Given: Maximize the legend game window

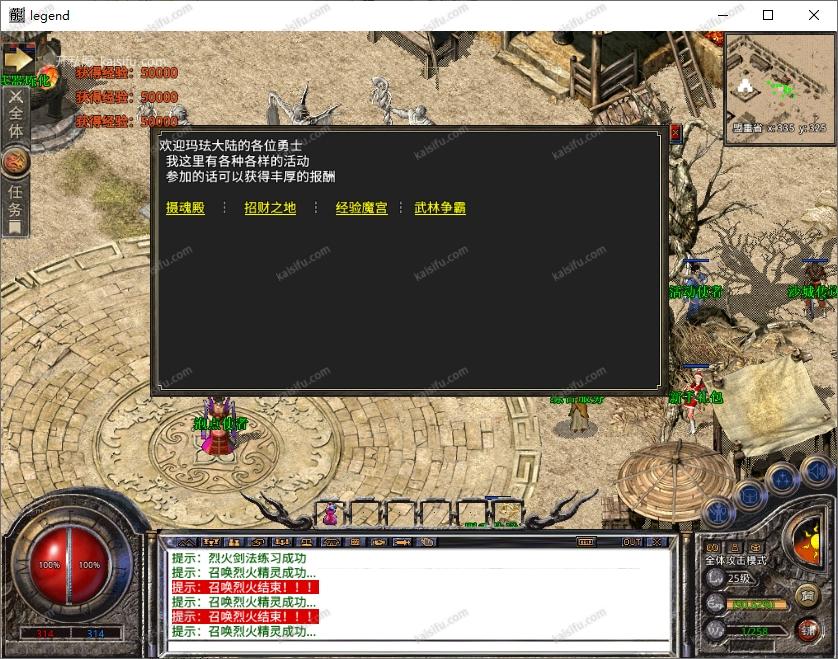Looking at the screenshot, I should point(768,15).
